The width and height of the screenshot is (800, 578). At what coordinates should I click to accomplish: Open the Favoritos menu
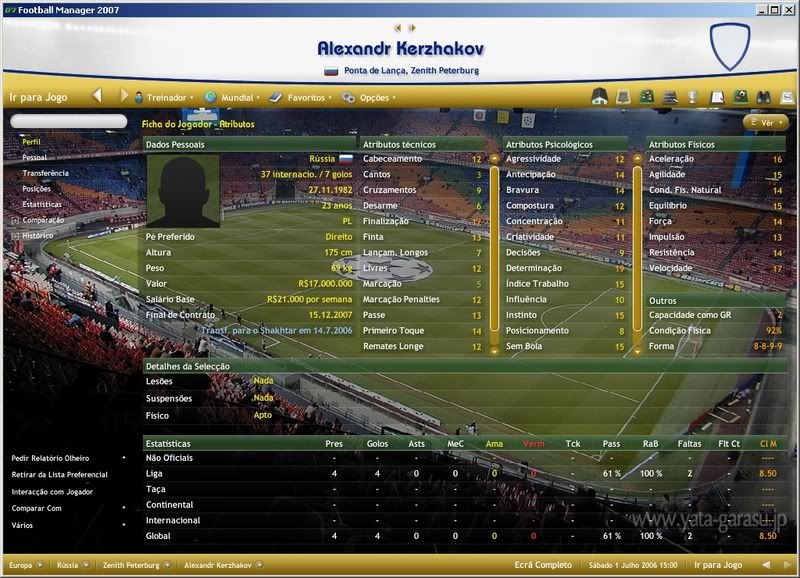tap(306, 98)
